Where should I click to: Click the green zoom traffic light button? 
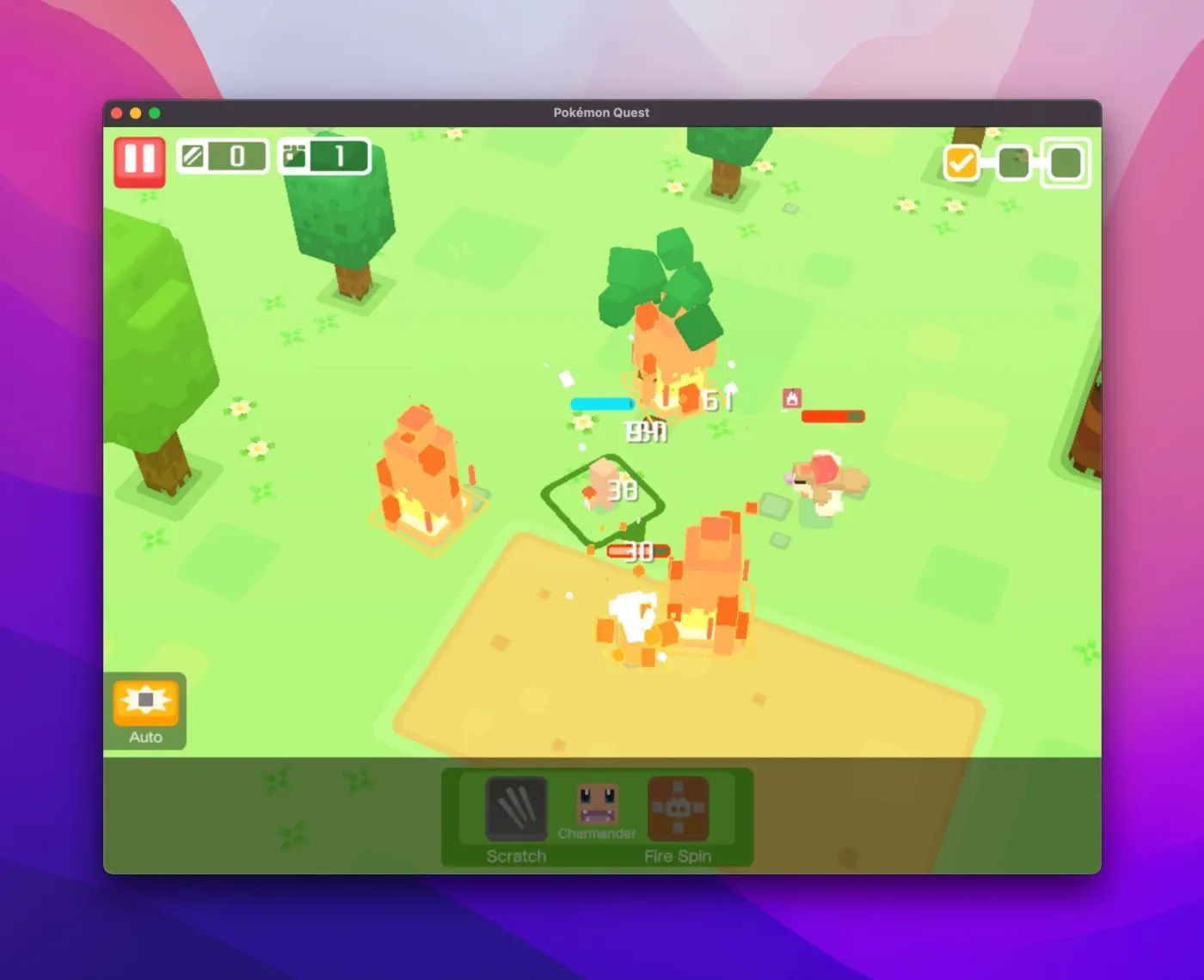pos(155,113)
